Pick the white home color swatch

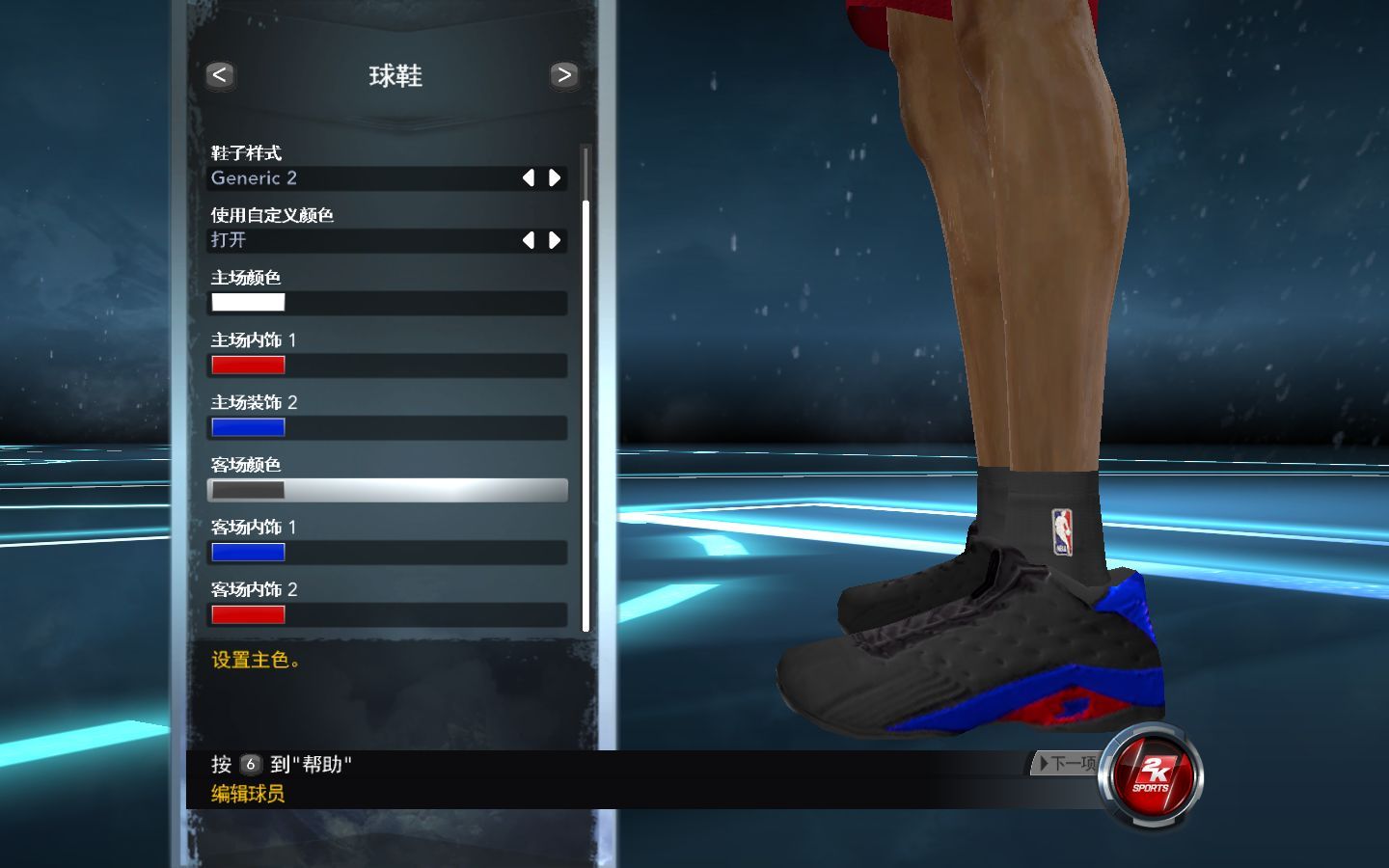248,303
